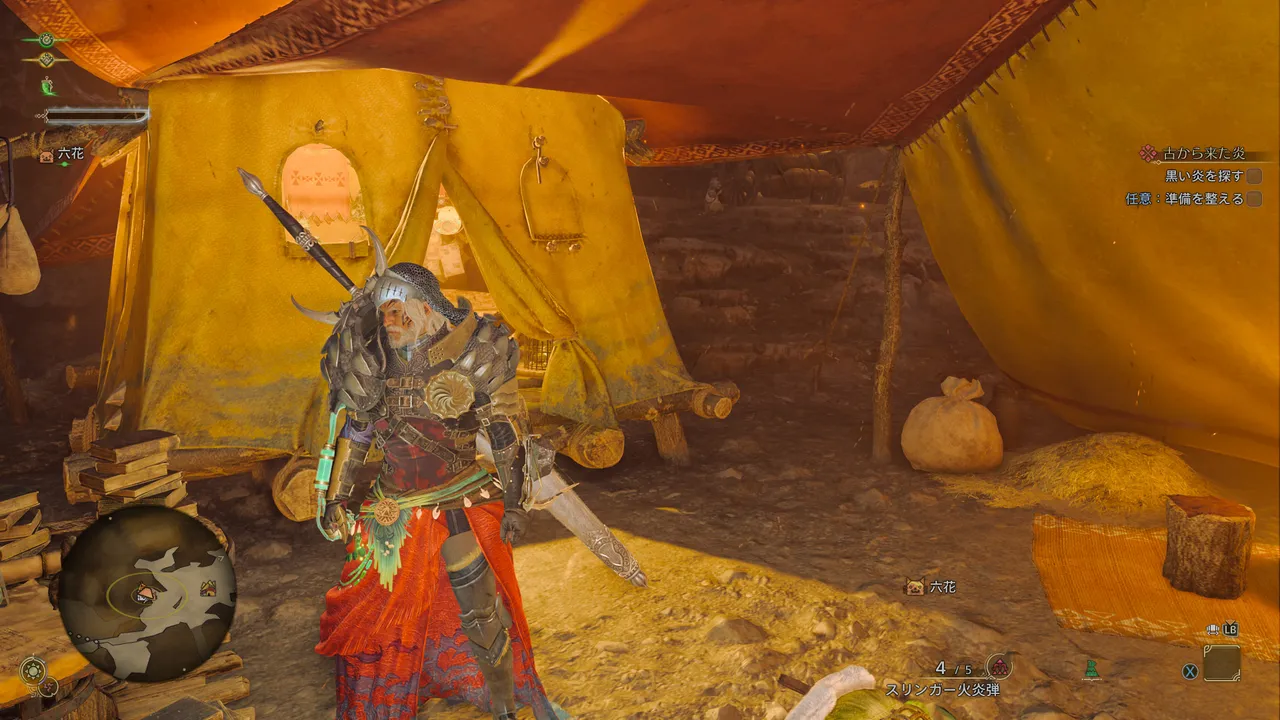The height and width of the screenshot is (720, 1280).
Task: Check the 黒い炎を探す objective box
Action: (x=1253, y=176)
